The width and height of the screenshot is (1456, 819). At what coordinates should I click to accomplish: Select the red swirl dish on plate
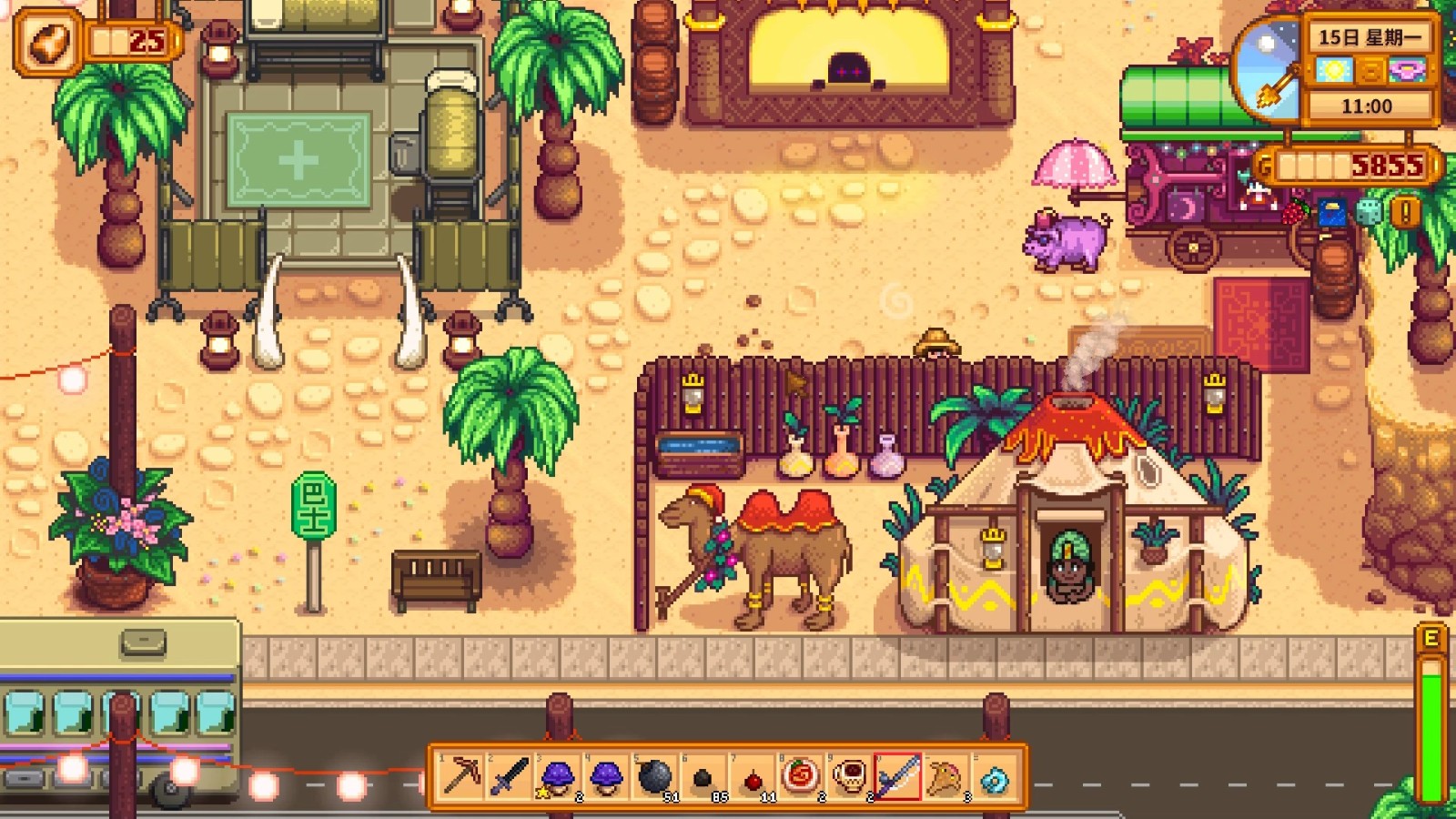tap(800, 777)
